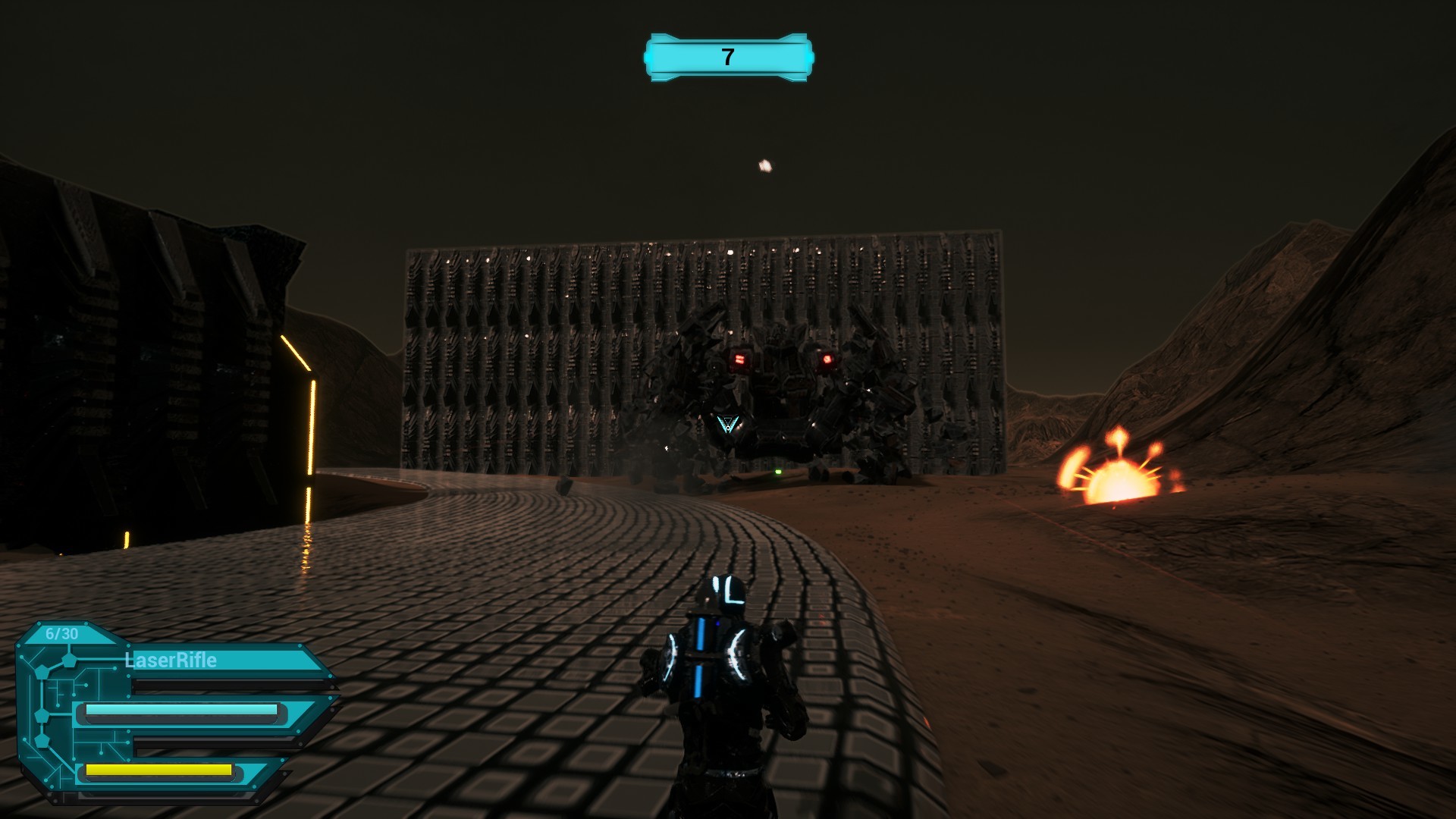Image resolution: width=1456 pixels, height=819 pixels.
Task: Click the topmost pentagon node in the HUD circuit
Action: (x=68, y=661)
